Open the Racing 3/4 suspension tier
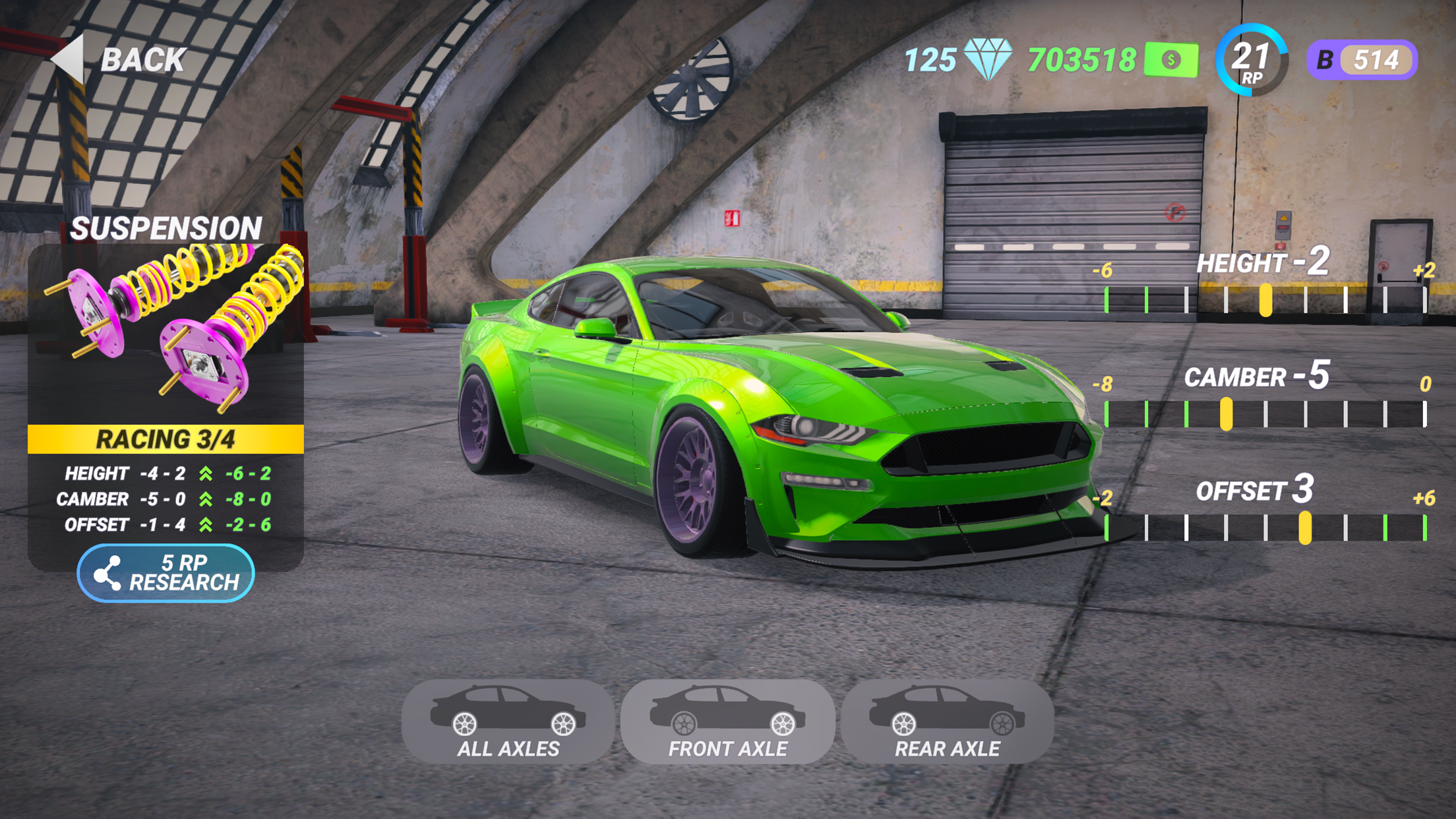Screen dimensions: 1456x819 [165, 437]
